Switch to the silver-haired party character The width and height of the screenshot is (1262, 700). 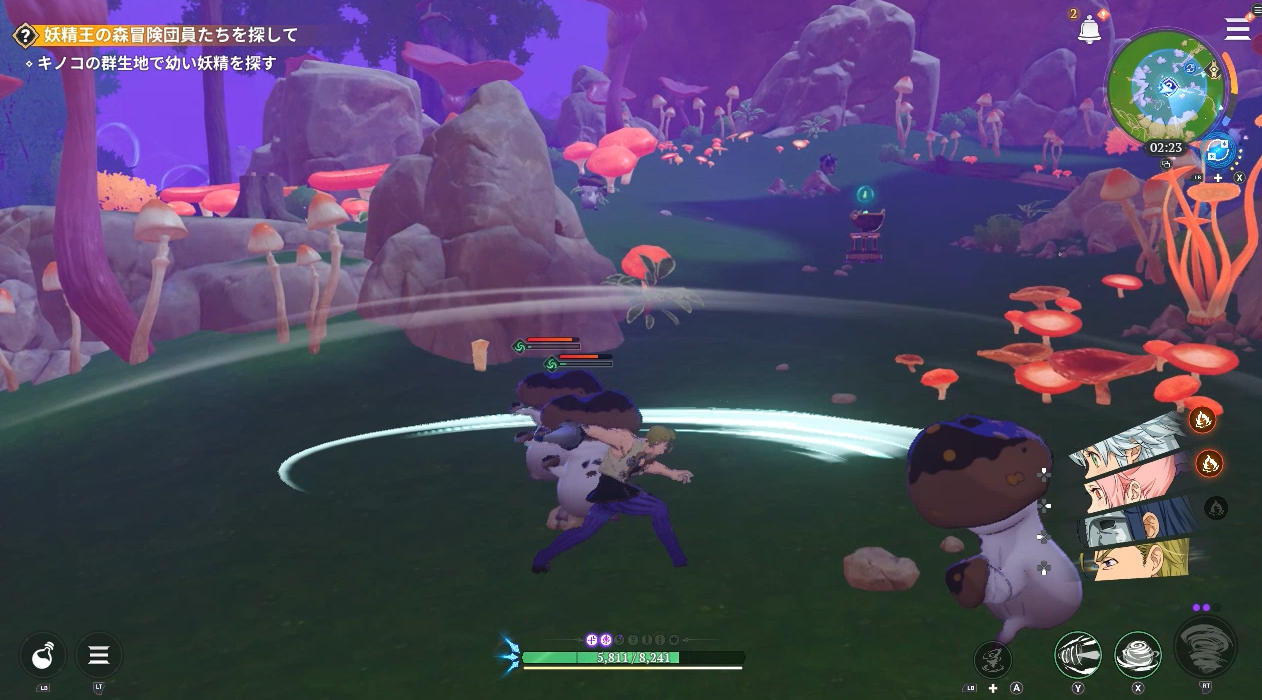pyautogui.click(x=1127, y=452)
